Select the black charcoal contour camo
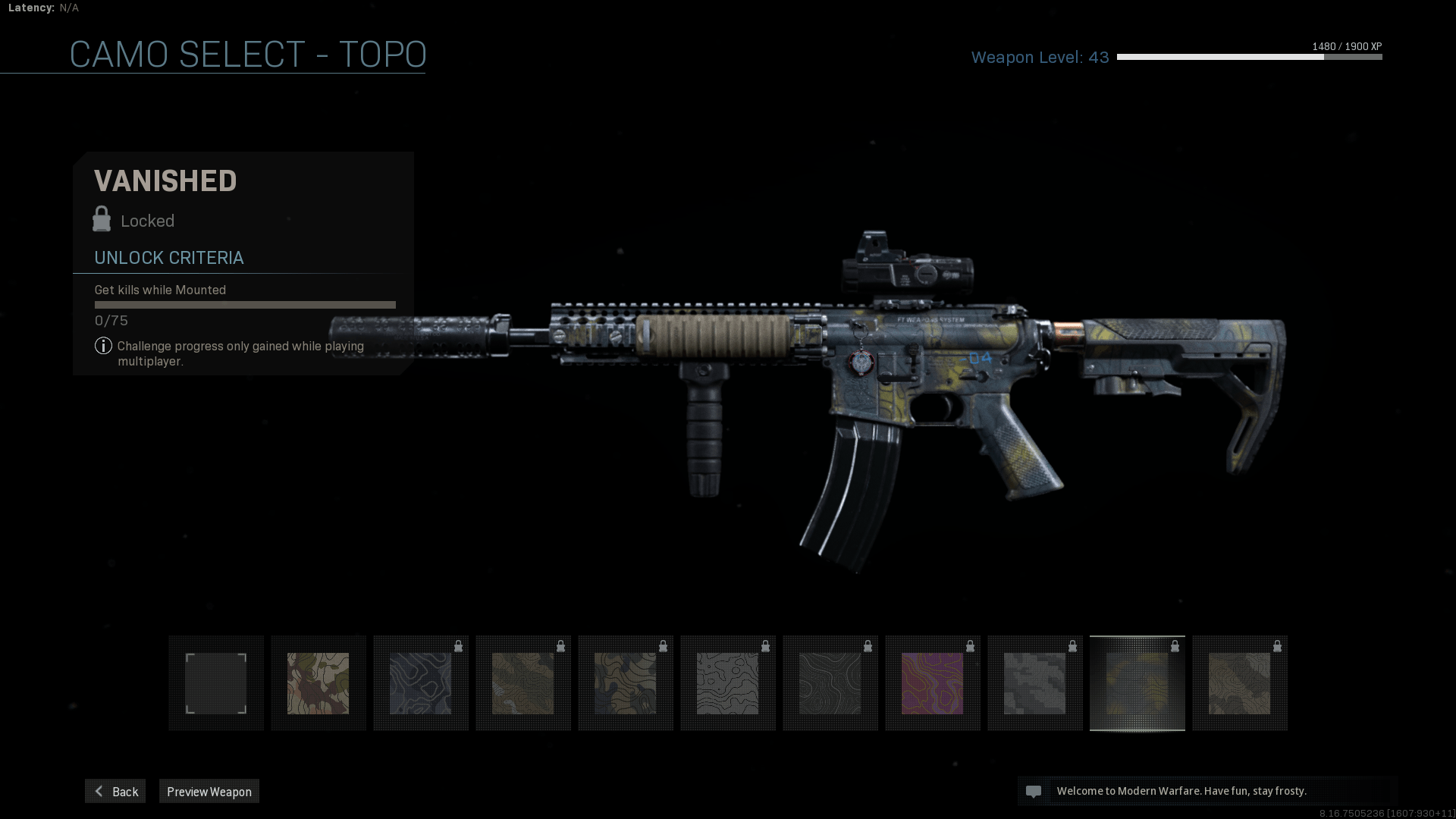 (830, 683)
